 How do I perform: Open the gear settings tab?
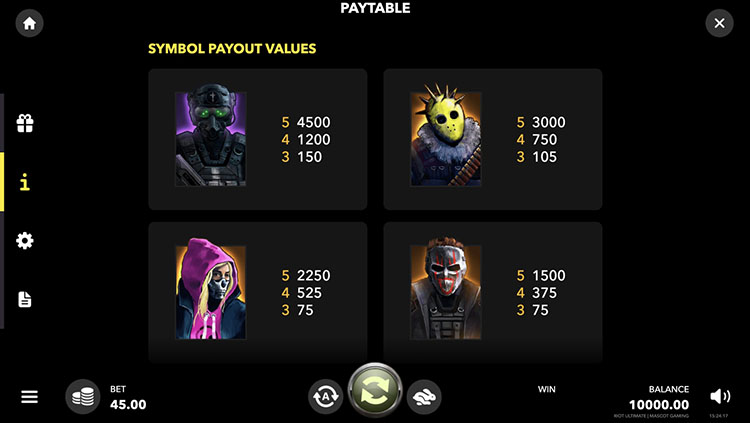(x=25, y=240)
